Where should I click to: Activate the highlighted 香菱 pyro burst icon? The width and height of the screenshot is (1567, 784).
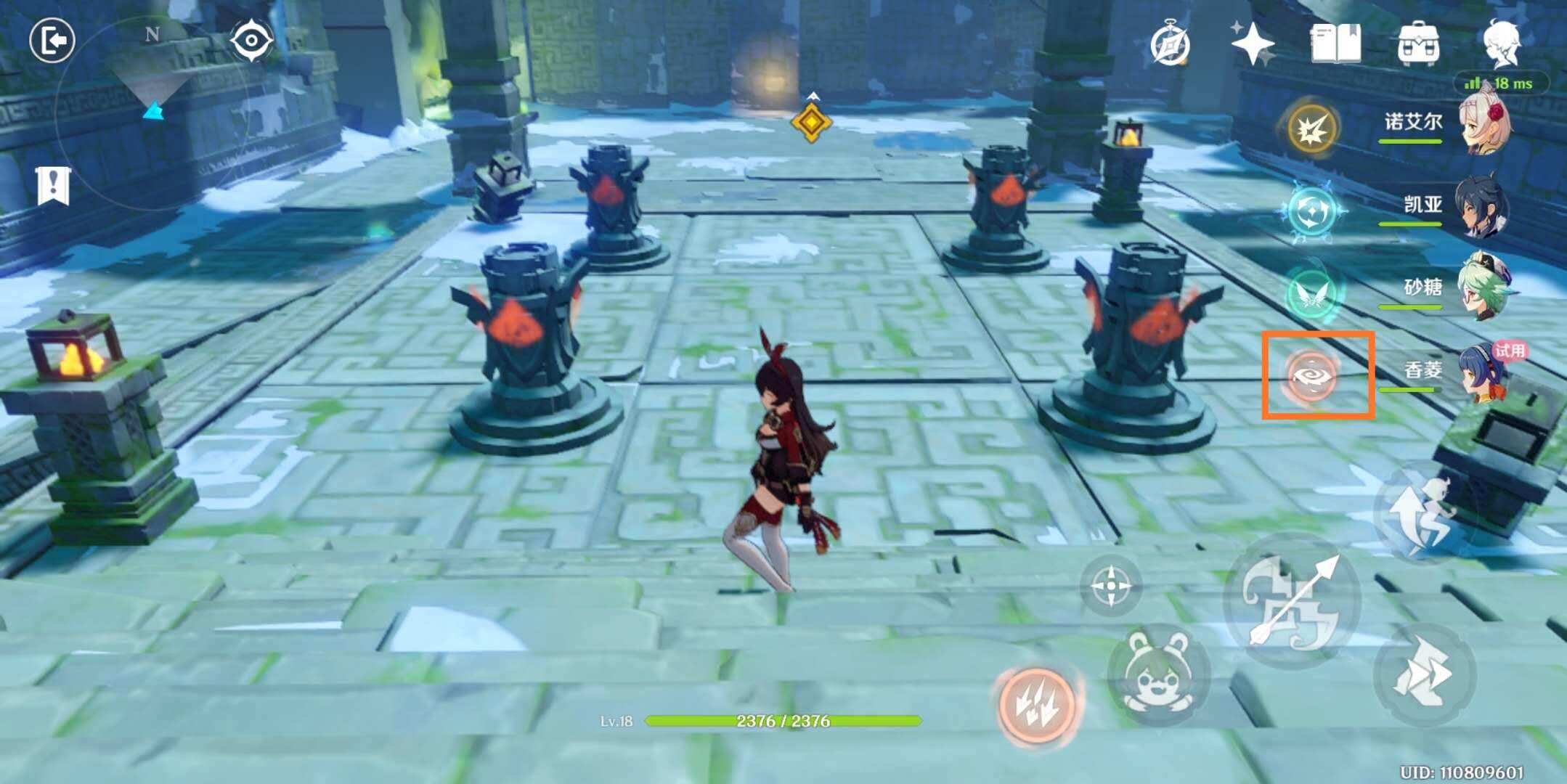tap(1312, 376)
